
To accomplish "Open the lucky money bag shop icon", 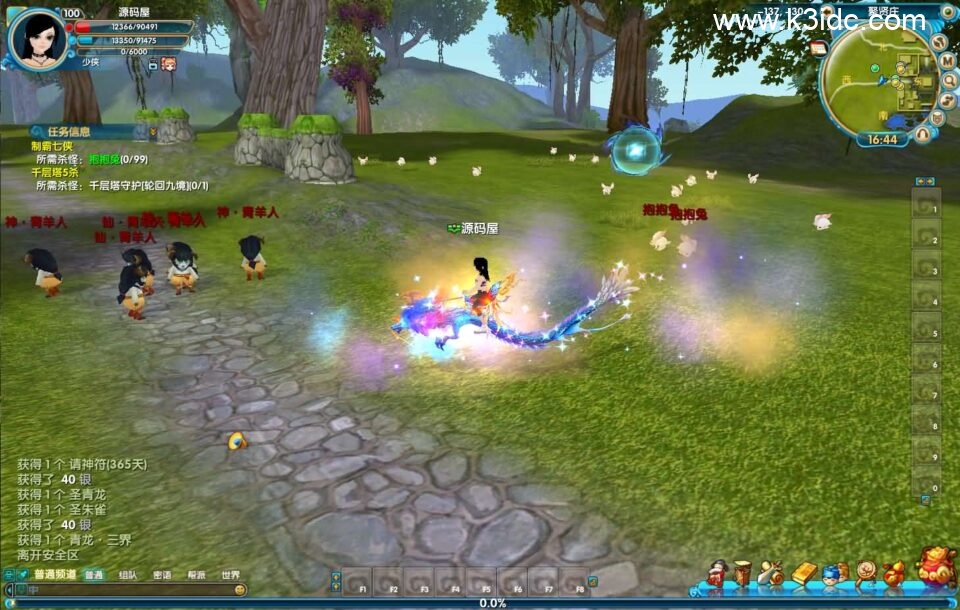I will (937, 567).
